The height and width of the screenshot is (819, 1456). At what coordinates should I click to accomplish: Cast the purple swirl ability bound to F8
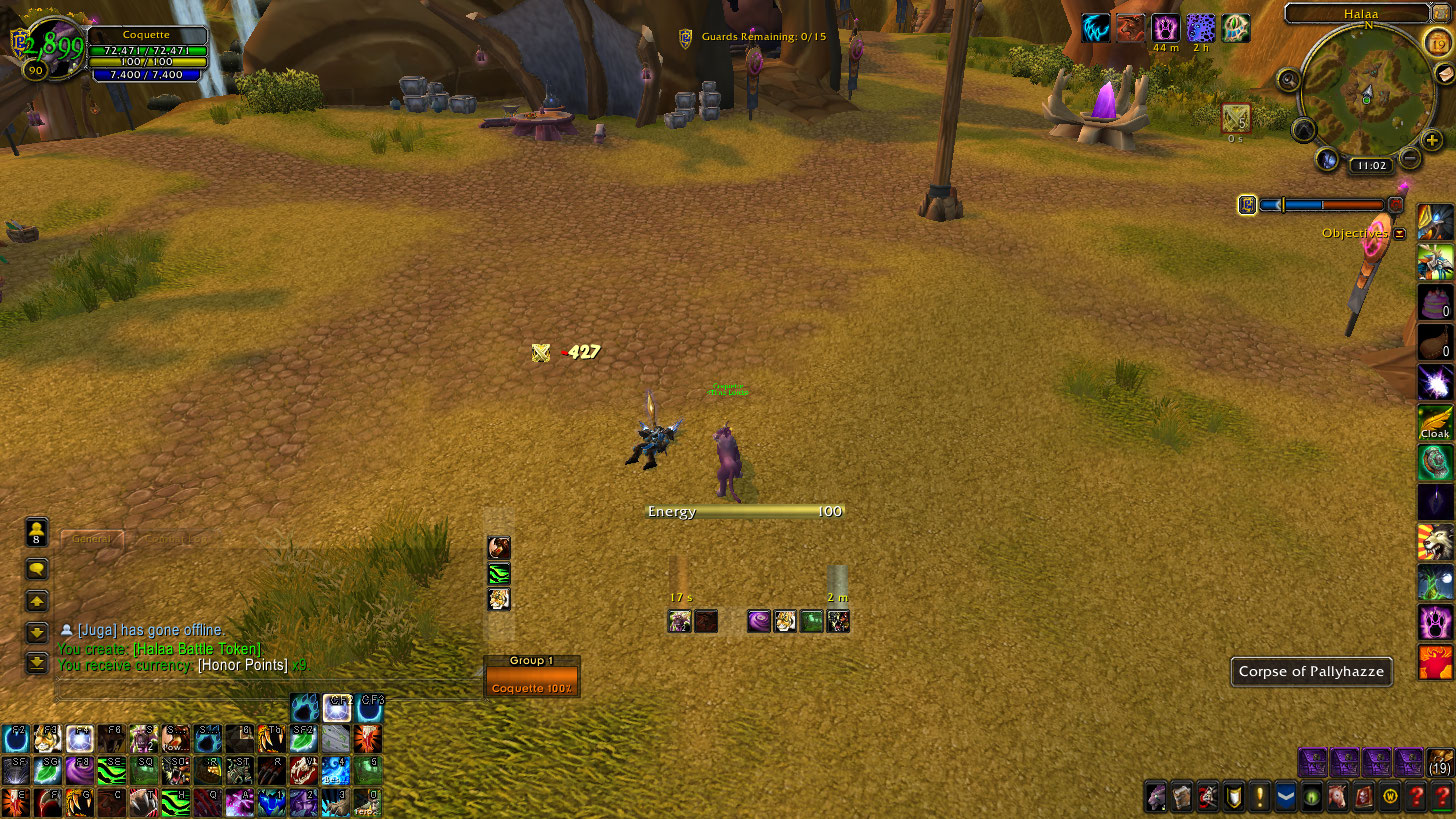click(80, 770)
